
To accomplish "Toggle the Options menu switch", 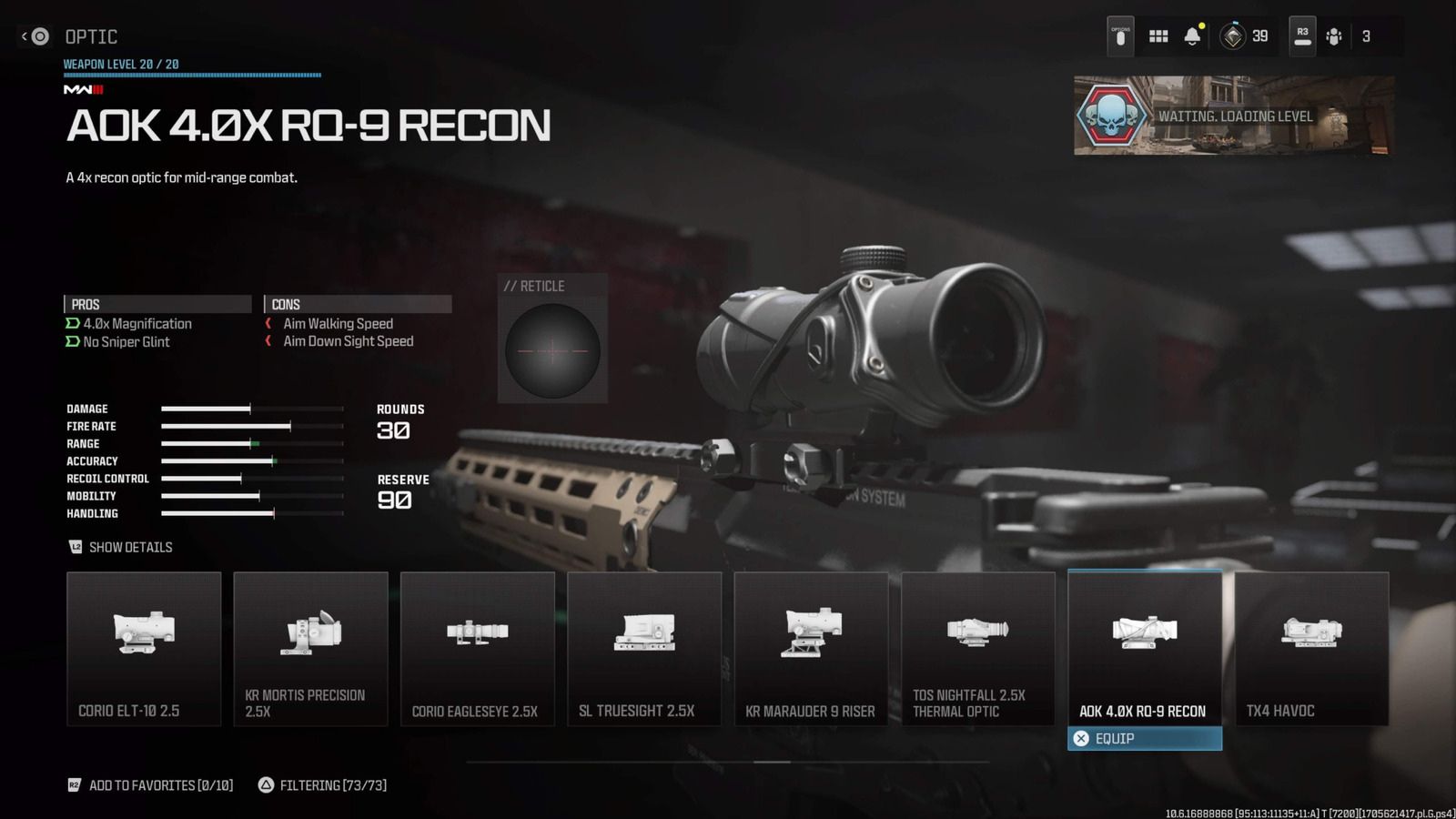I will (x=1120, y=35).
